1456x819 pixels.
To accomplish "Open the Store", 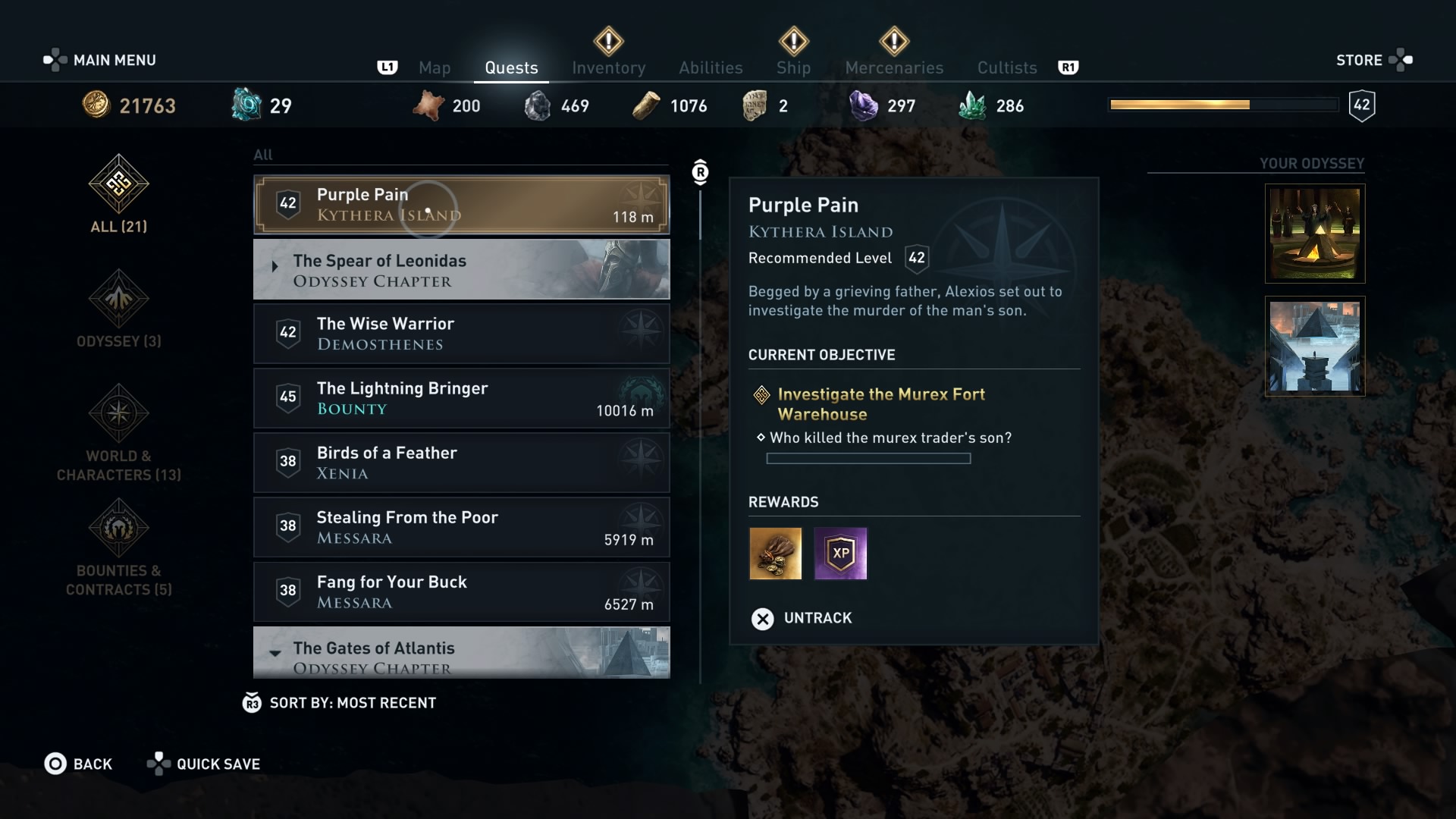I will coord(1360,59).
